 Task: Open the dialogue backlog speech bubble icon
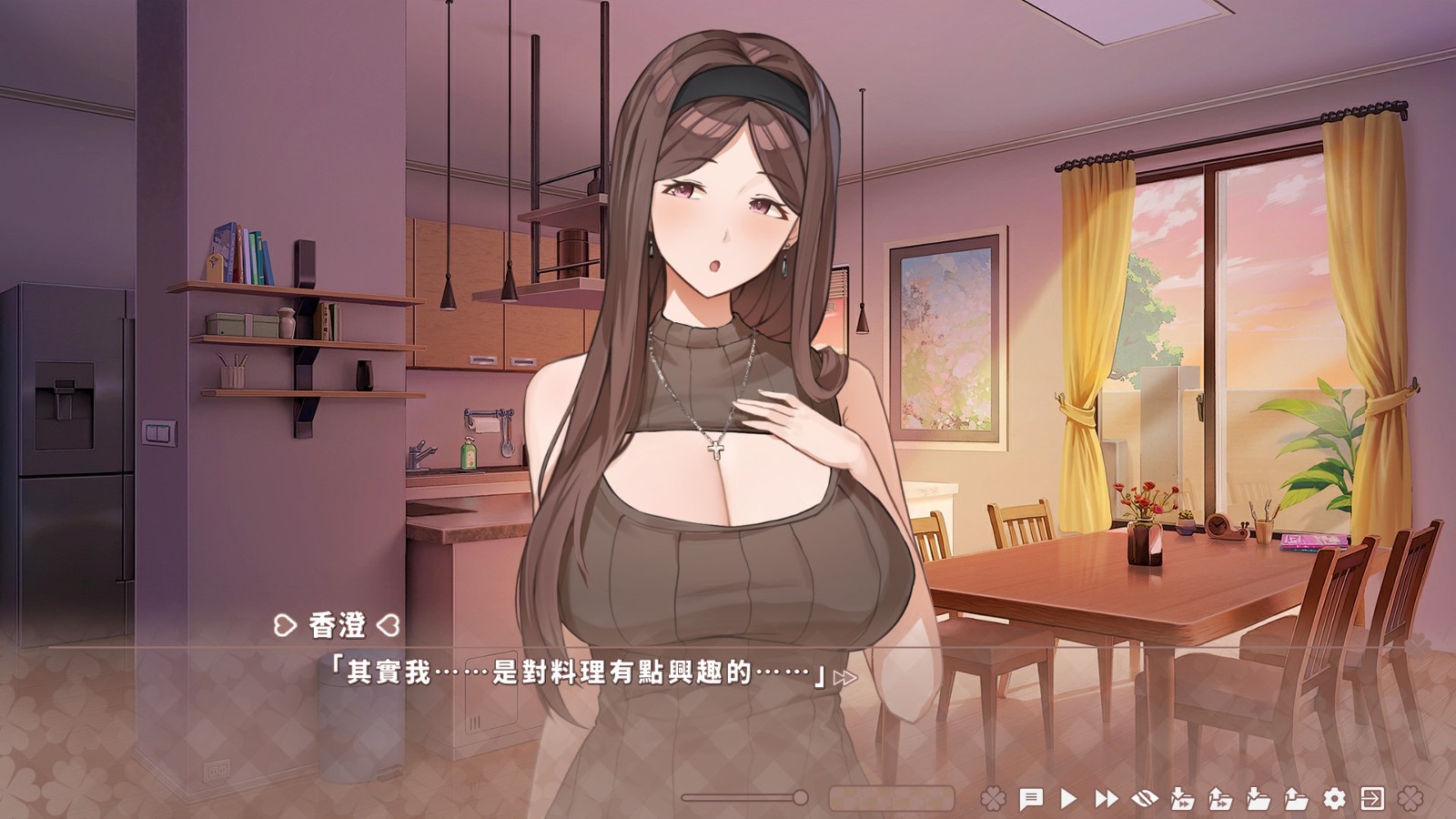1030,799
